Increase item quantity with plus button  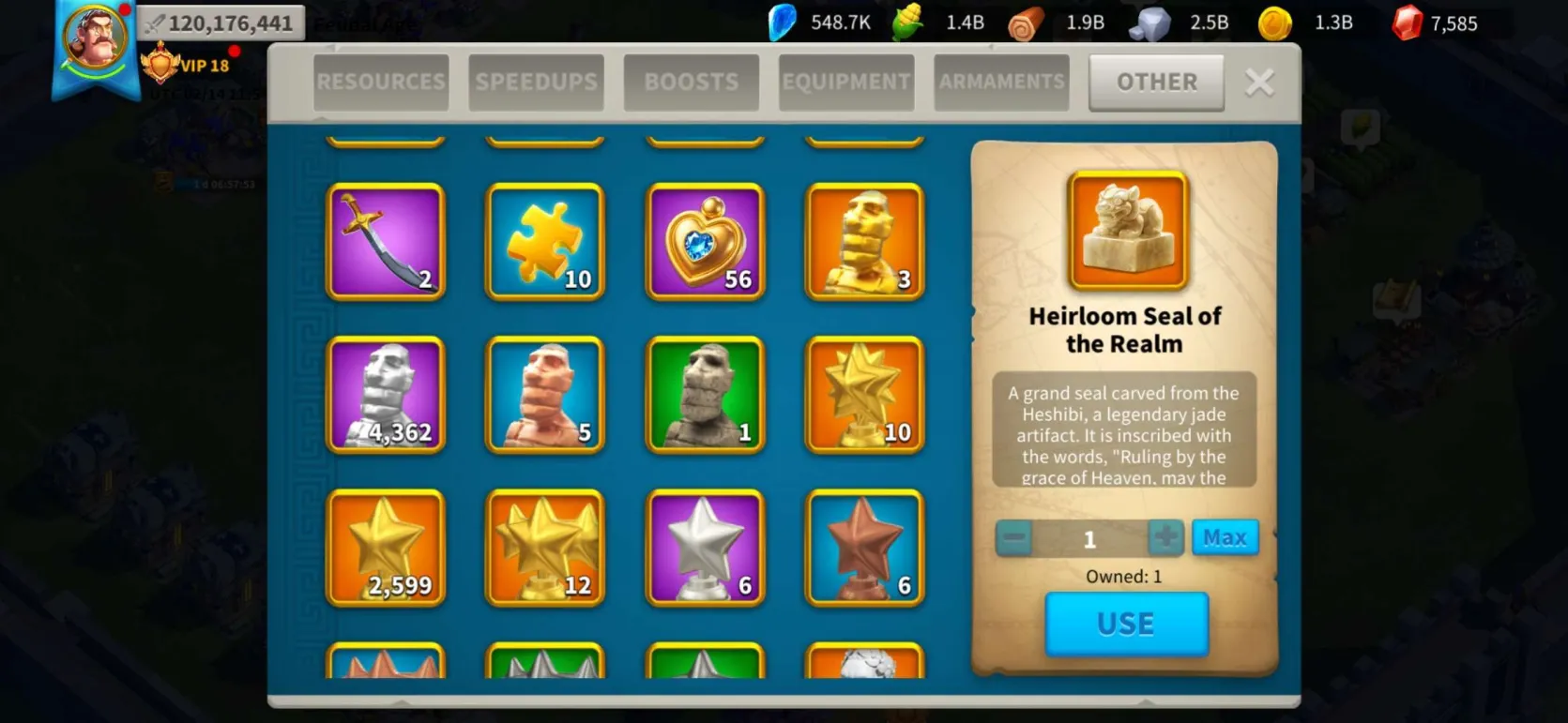click(1165, 537)
